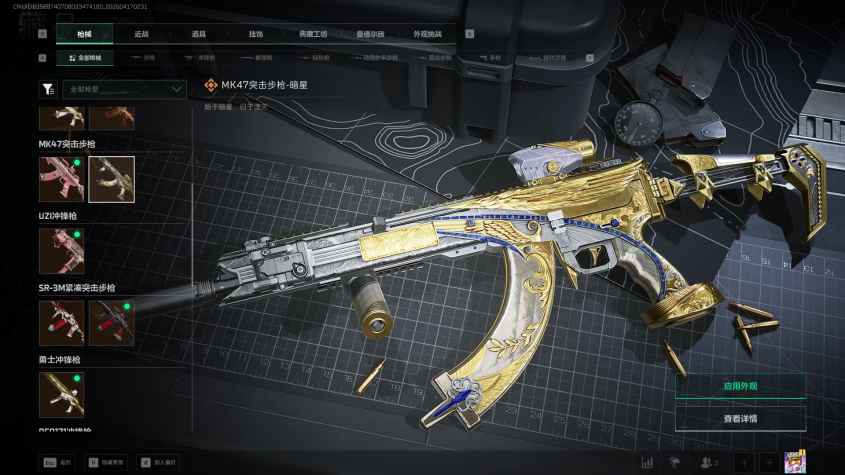845x475 pixels.
Task: Pick the red-white SR-3M skin thumbnail
Action: tap(62, 323)
